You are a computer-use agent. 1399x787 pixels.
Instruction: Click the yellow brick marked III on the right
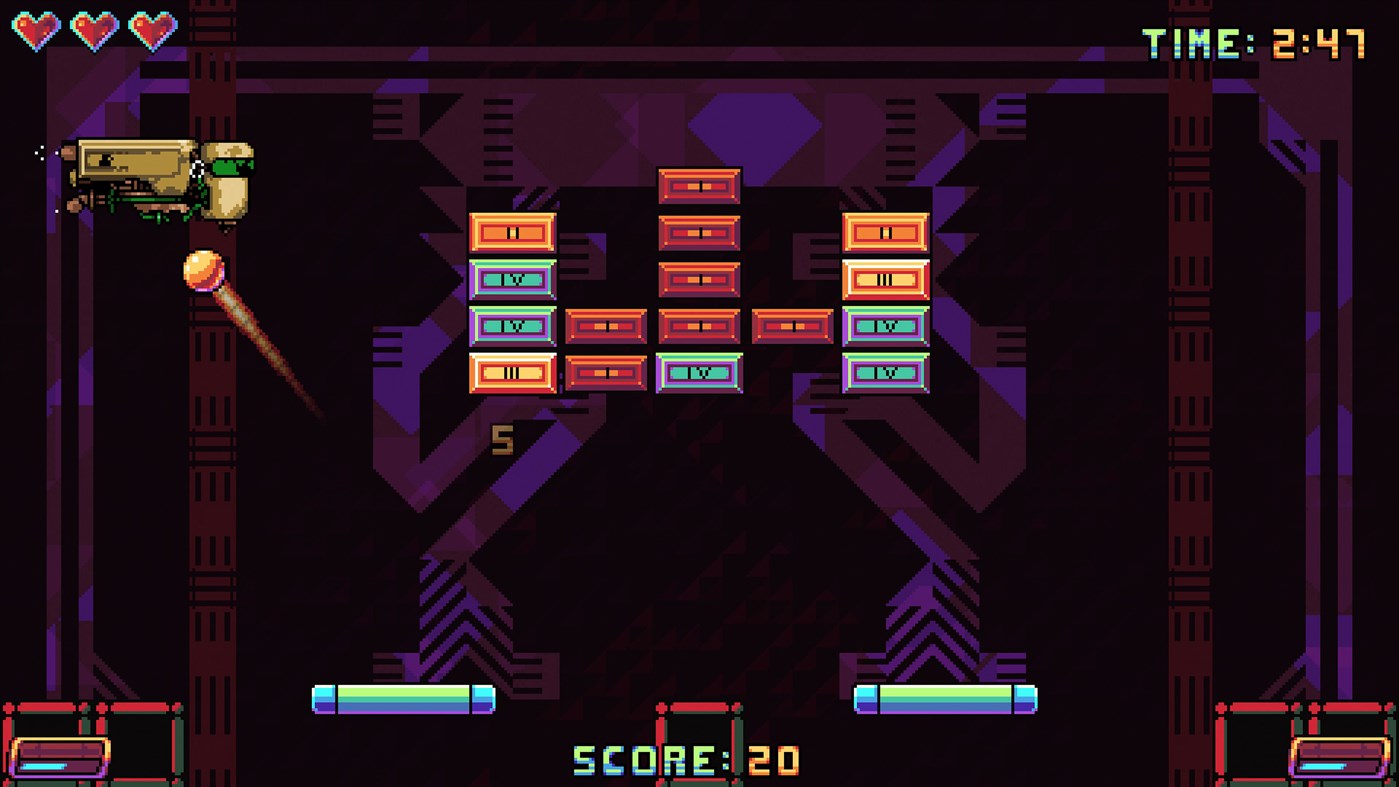coord(885,279)
